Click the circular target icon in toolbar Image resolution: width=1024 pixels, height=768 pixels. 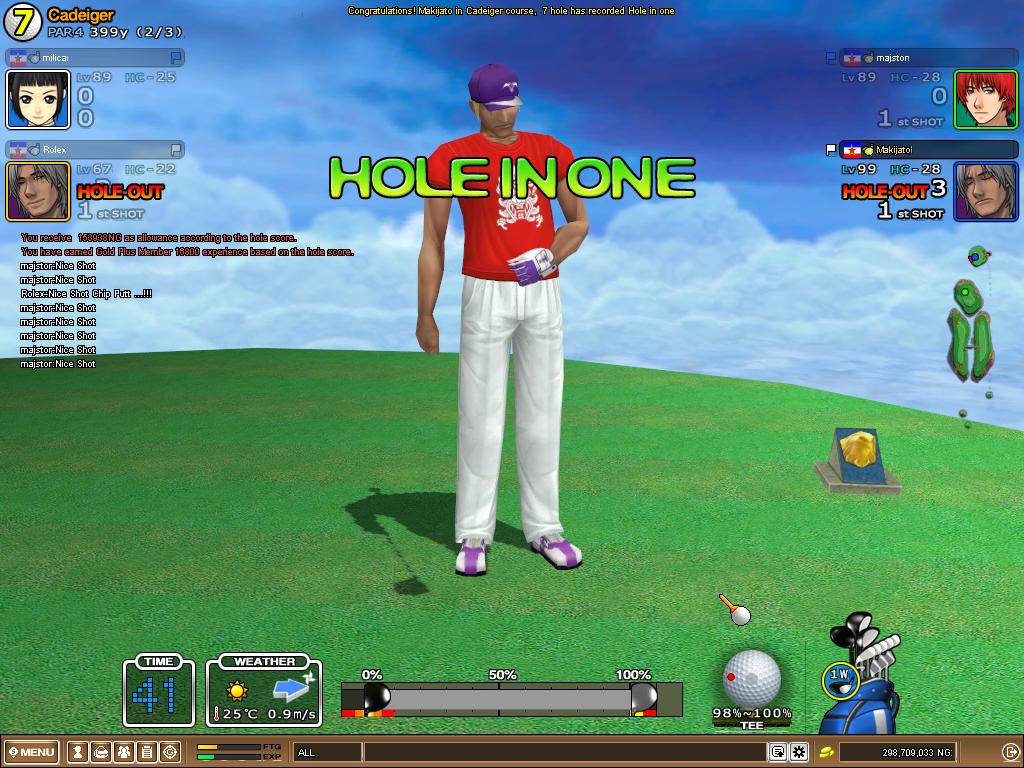[170, 752]
